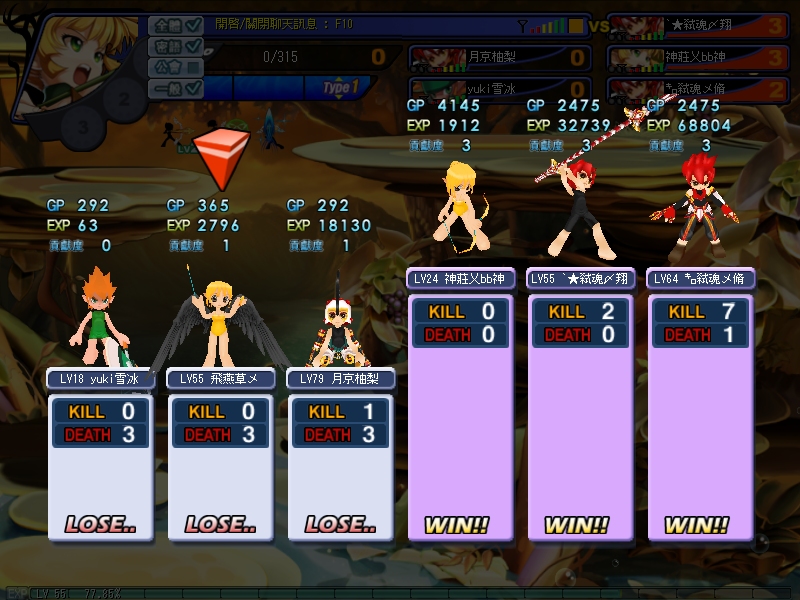Toggle the 全體 chat filter checkbox
The image size is (800, 600).
click(194, 25)
